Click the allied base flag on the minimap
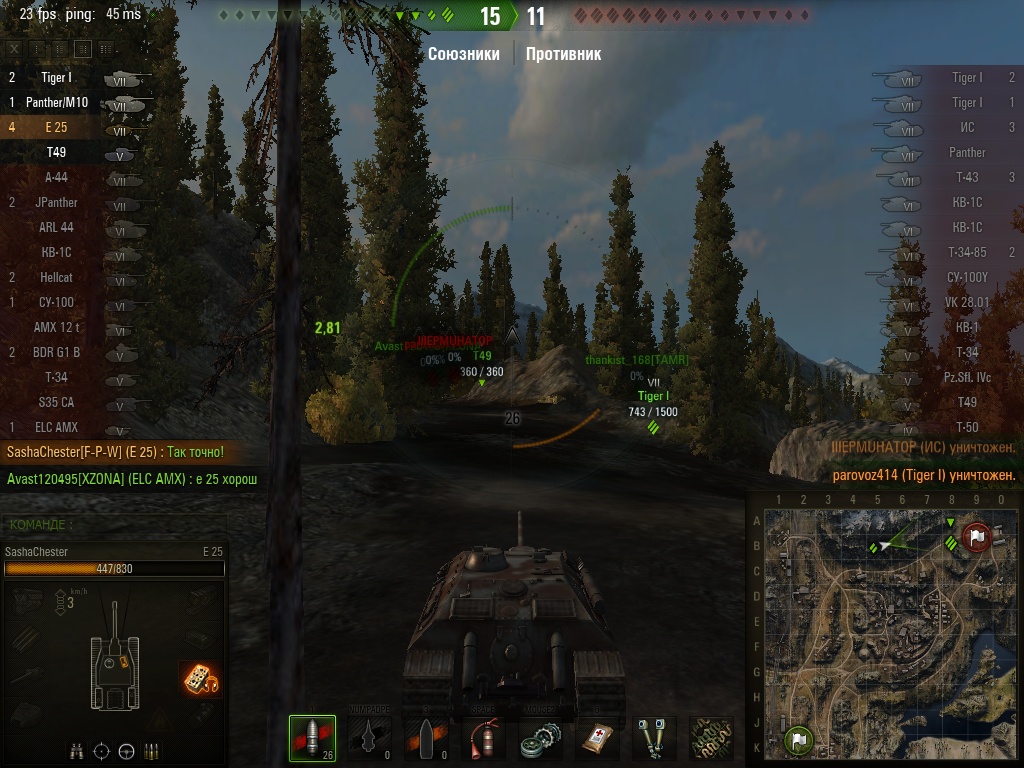Image resolution: width=1024 pixels, height=768 pixels. coord(798,741)
